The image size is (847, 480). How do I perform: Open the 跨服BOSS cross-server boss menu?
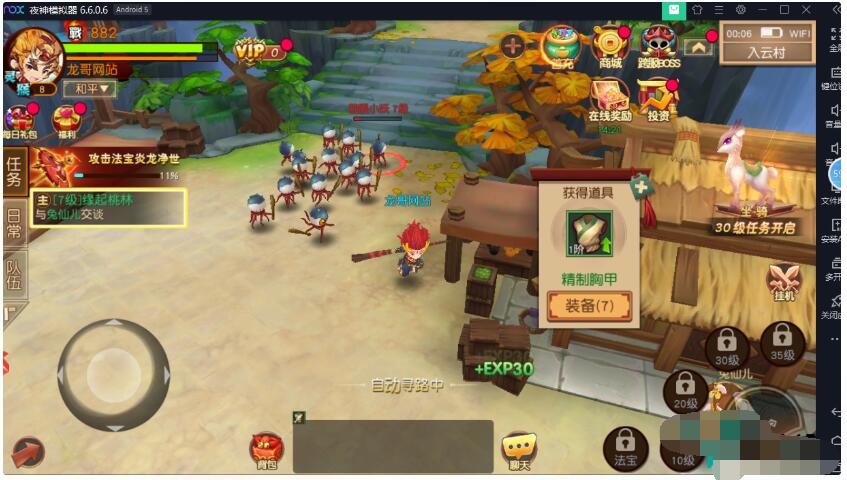657,45
